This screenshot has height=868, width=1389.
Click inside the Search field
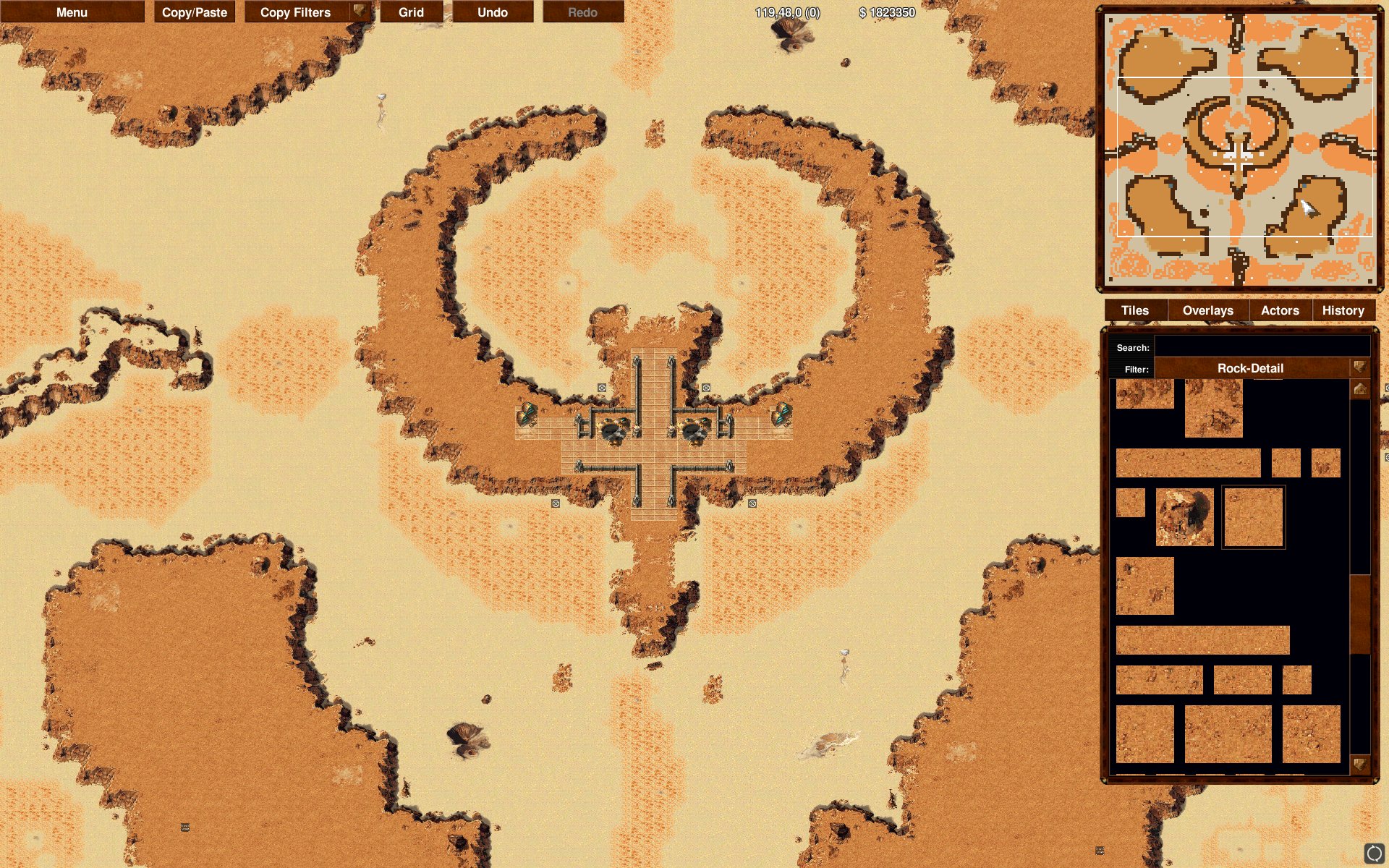1262,346
